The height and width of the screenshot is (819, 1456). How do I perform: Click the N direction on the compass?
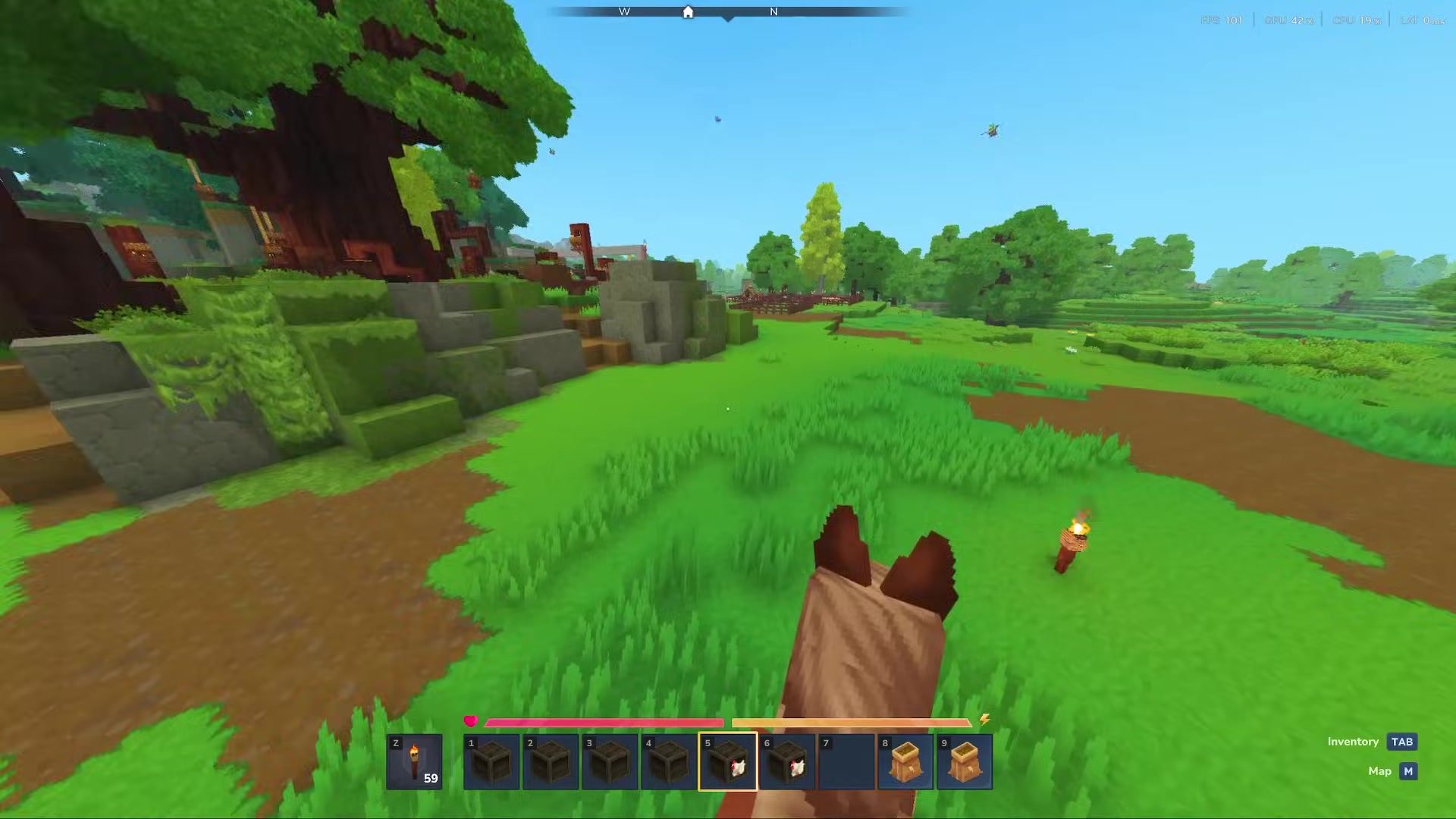(773, 11)
